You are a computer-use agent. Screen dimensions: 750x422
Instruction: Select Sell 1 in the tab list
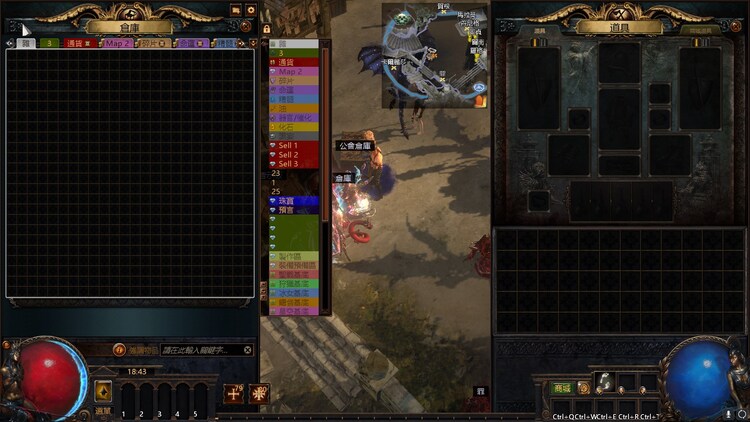(293, 145)
